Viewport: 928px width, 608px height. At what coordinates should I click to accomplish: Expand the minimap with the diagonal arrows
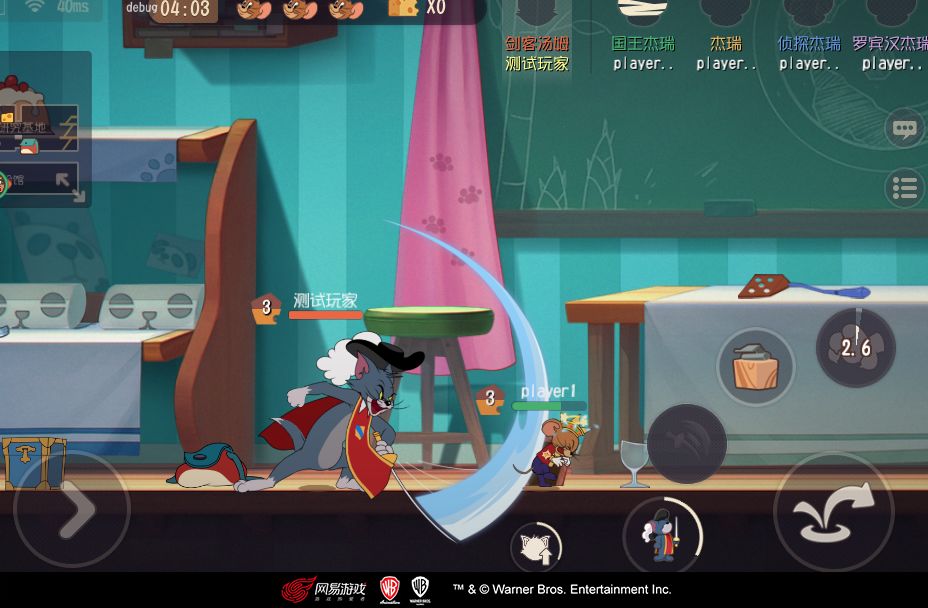68,184
